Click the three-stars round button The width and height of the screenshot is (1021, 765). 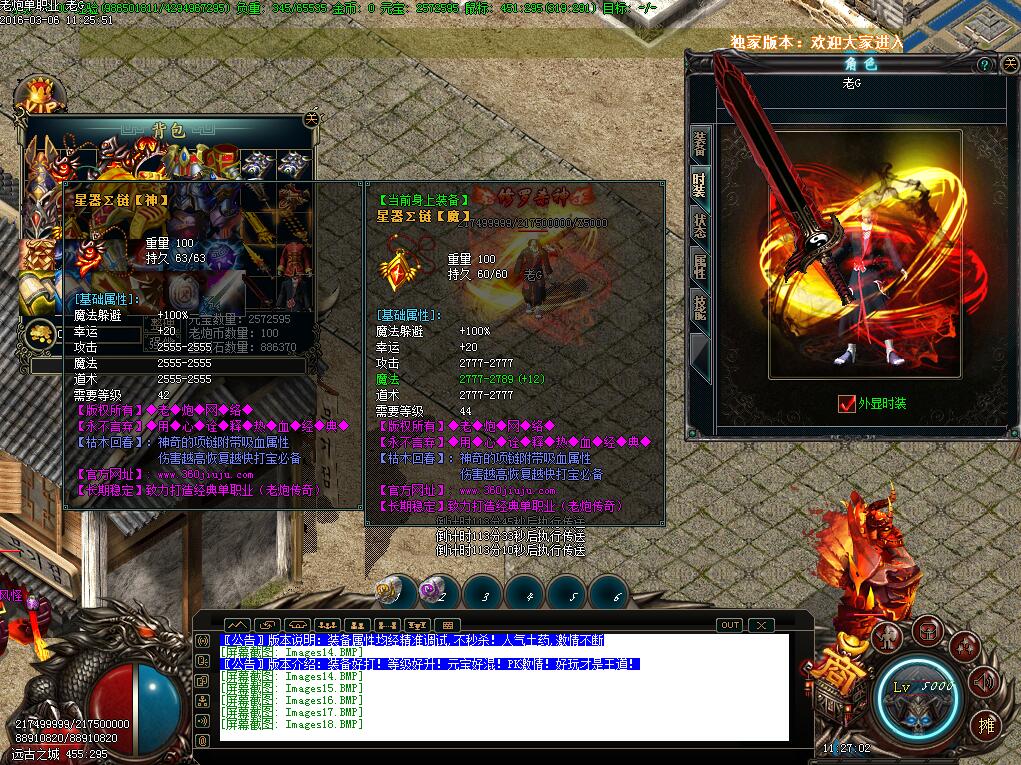click(x=965, y=647)
